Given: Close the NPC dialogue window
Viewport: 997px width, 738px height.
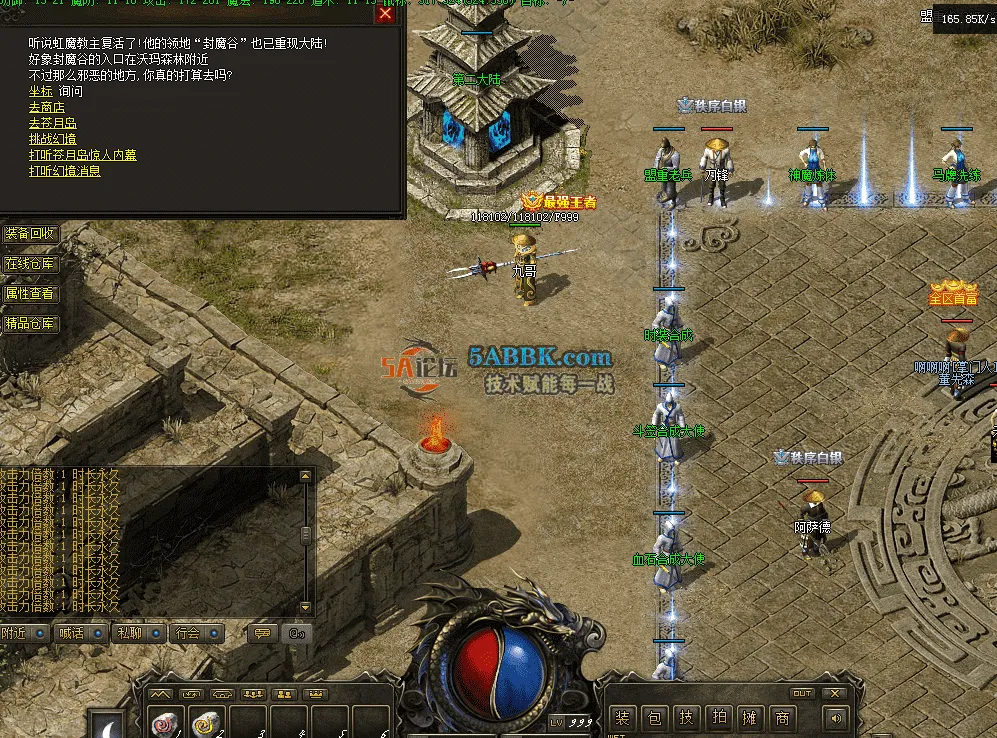Looking at the screenshot, I should coord(385,14).
